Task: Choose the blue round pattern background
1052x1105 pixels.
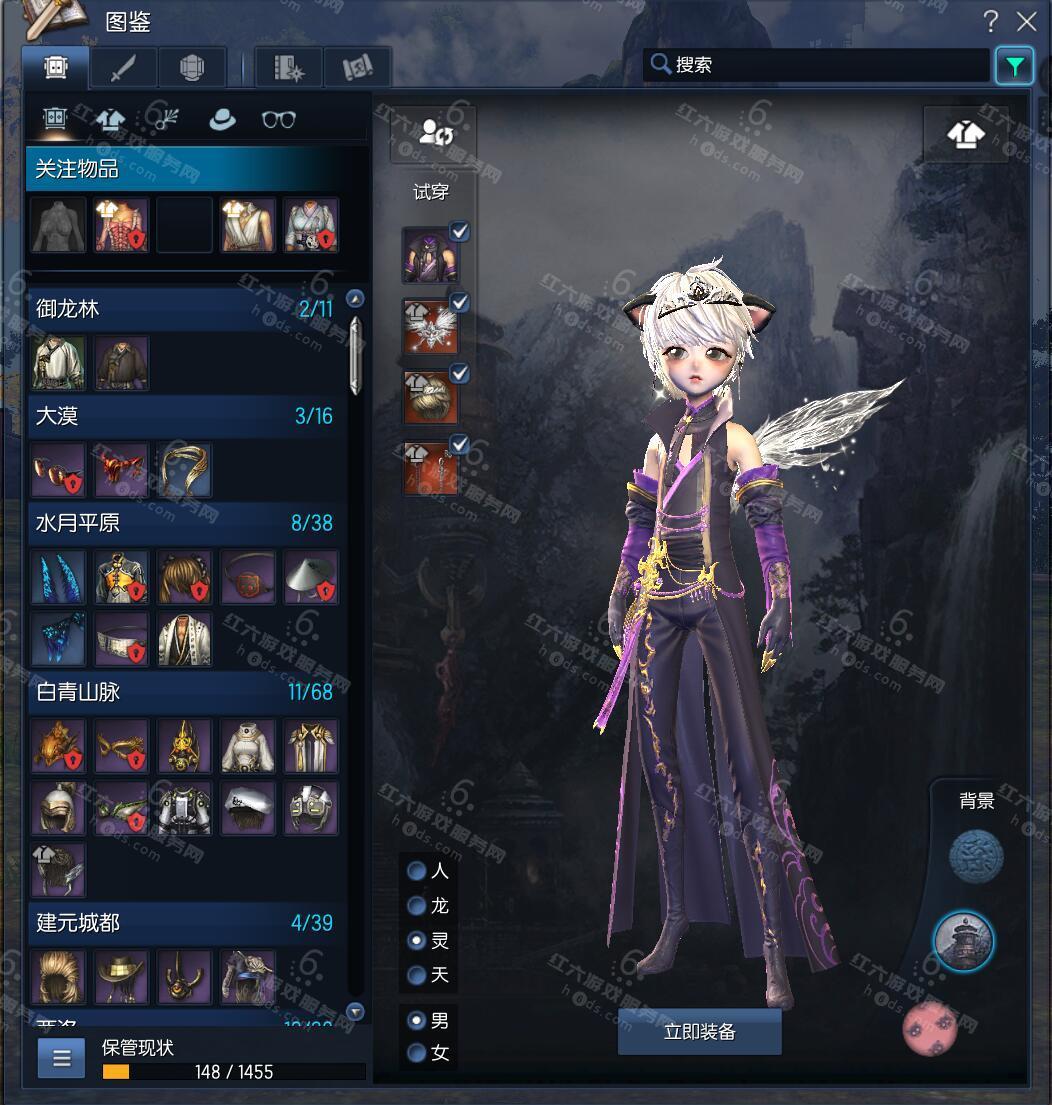Action: pyautogui.click(x=975, y=857)
